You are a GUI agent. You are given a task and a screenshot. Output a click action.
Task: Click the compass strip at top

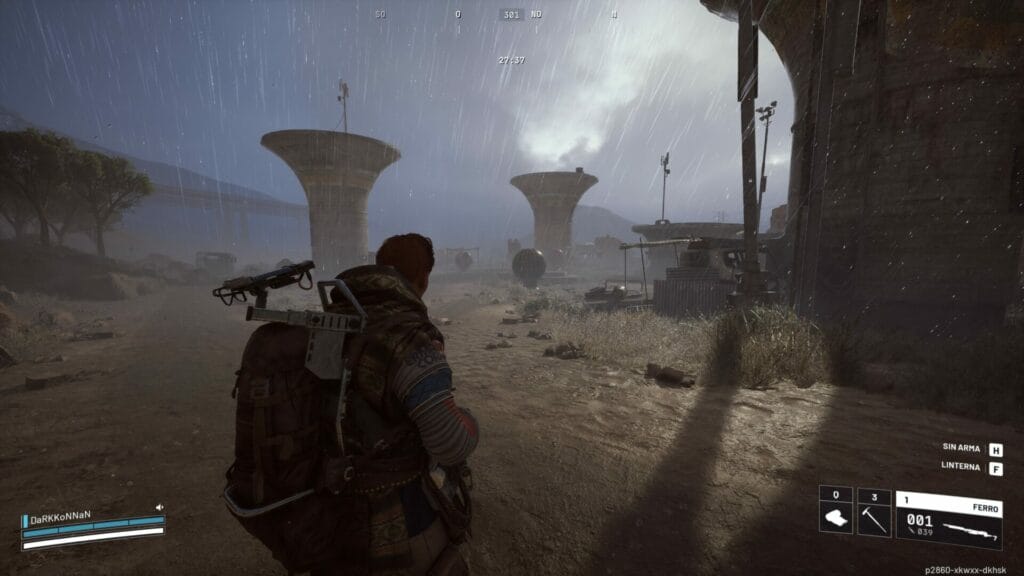(x=511, y=14)
